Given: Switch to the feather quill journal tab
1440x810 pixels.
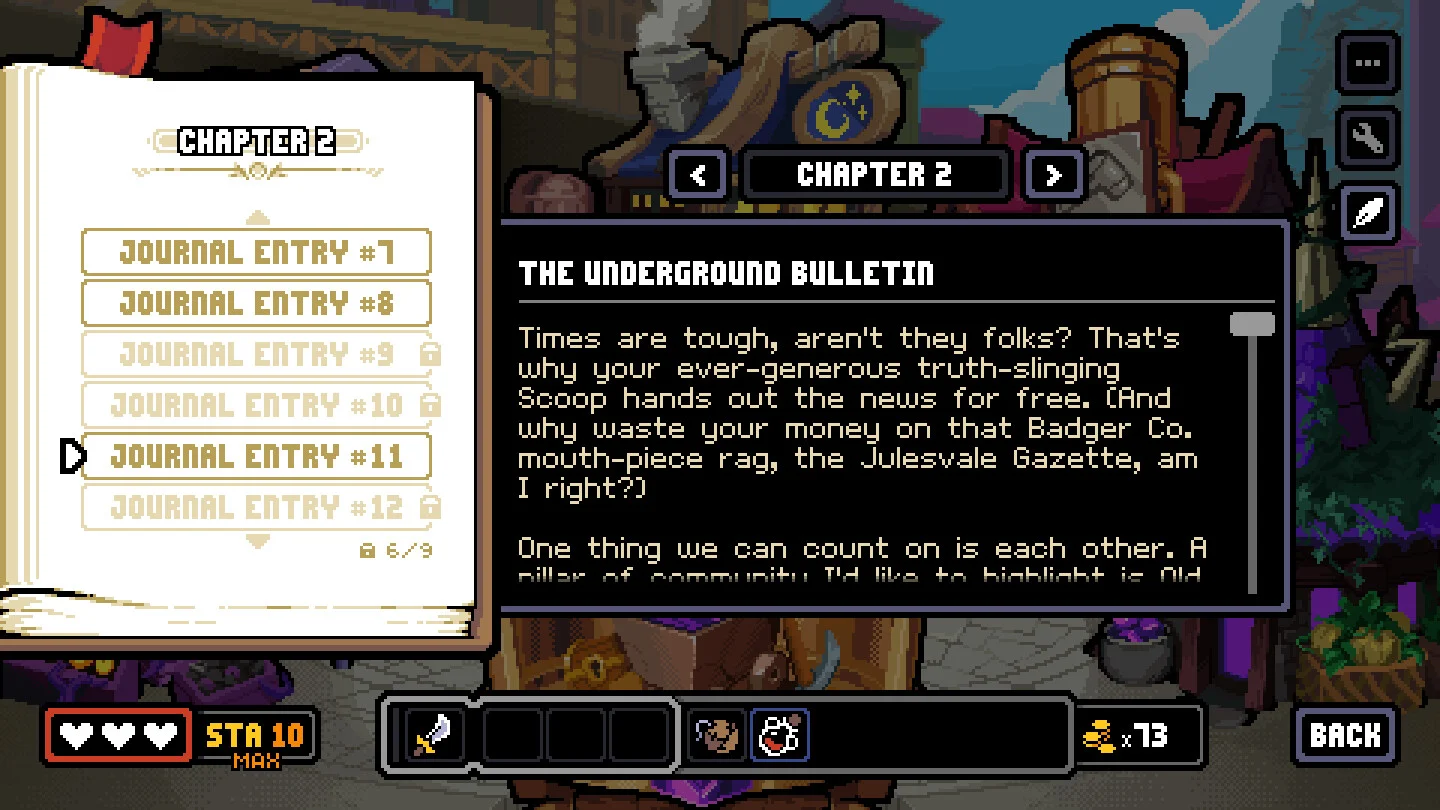Looking at the screenshot, I should (x=1367, y=213).
